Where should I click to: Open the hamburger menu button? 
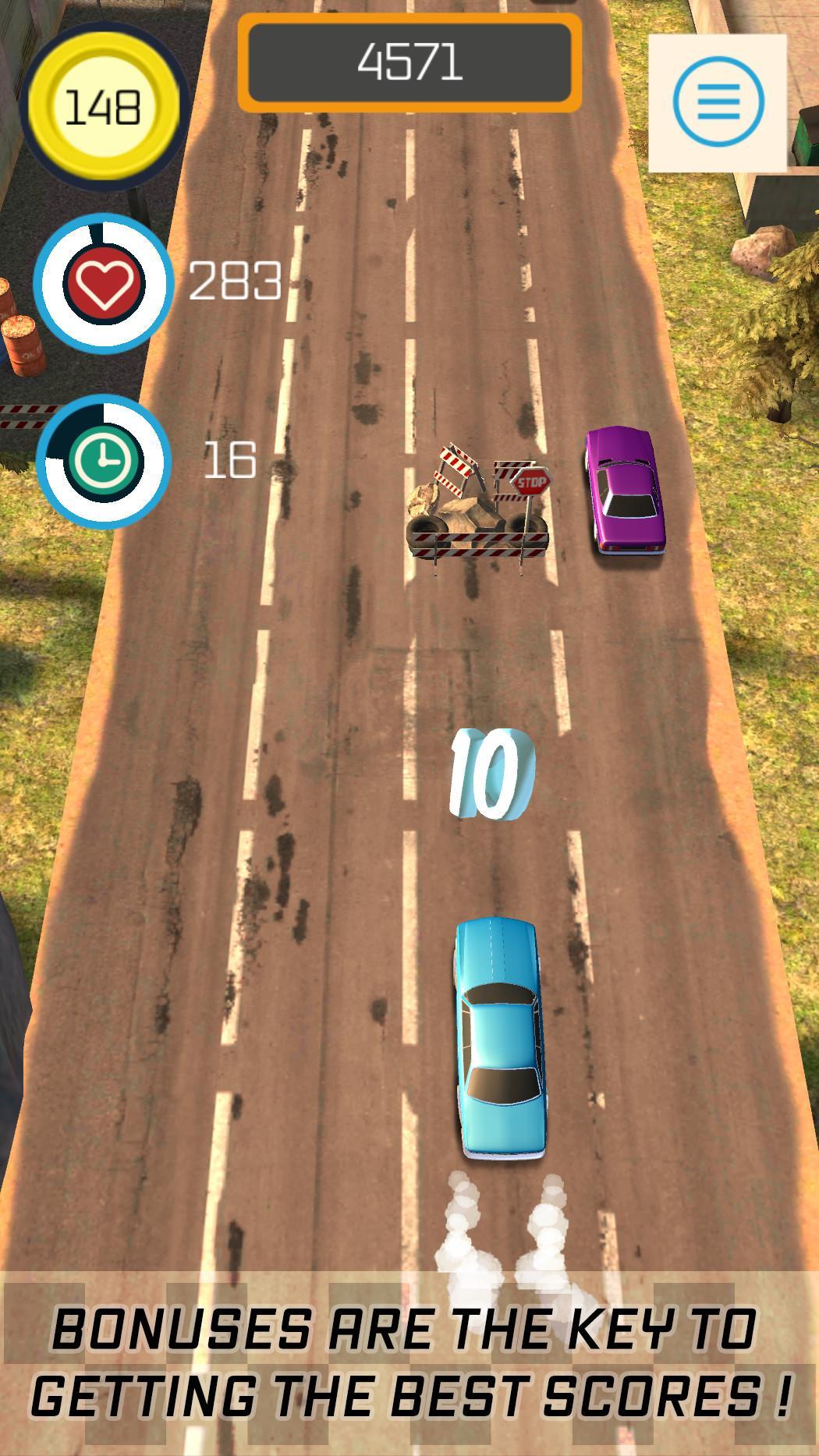(718, 102)
